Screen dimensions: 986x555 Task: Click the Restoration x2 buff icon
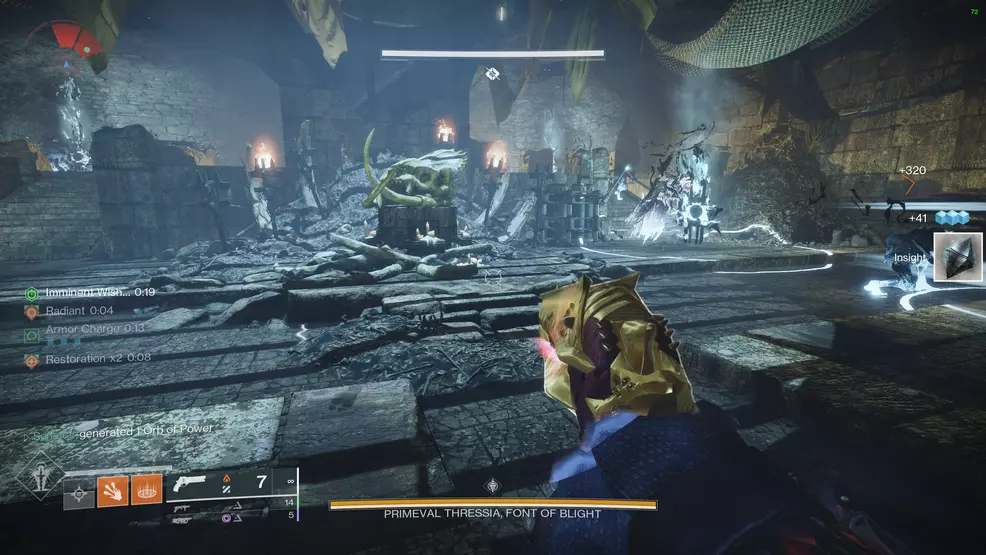pyautogui.click(x=31, y=358)
